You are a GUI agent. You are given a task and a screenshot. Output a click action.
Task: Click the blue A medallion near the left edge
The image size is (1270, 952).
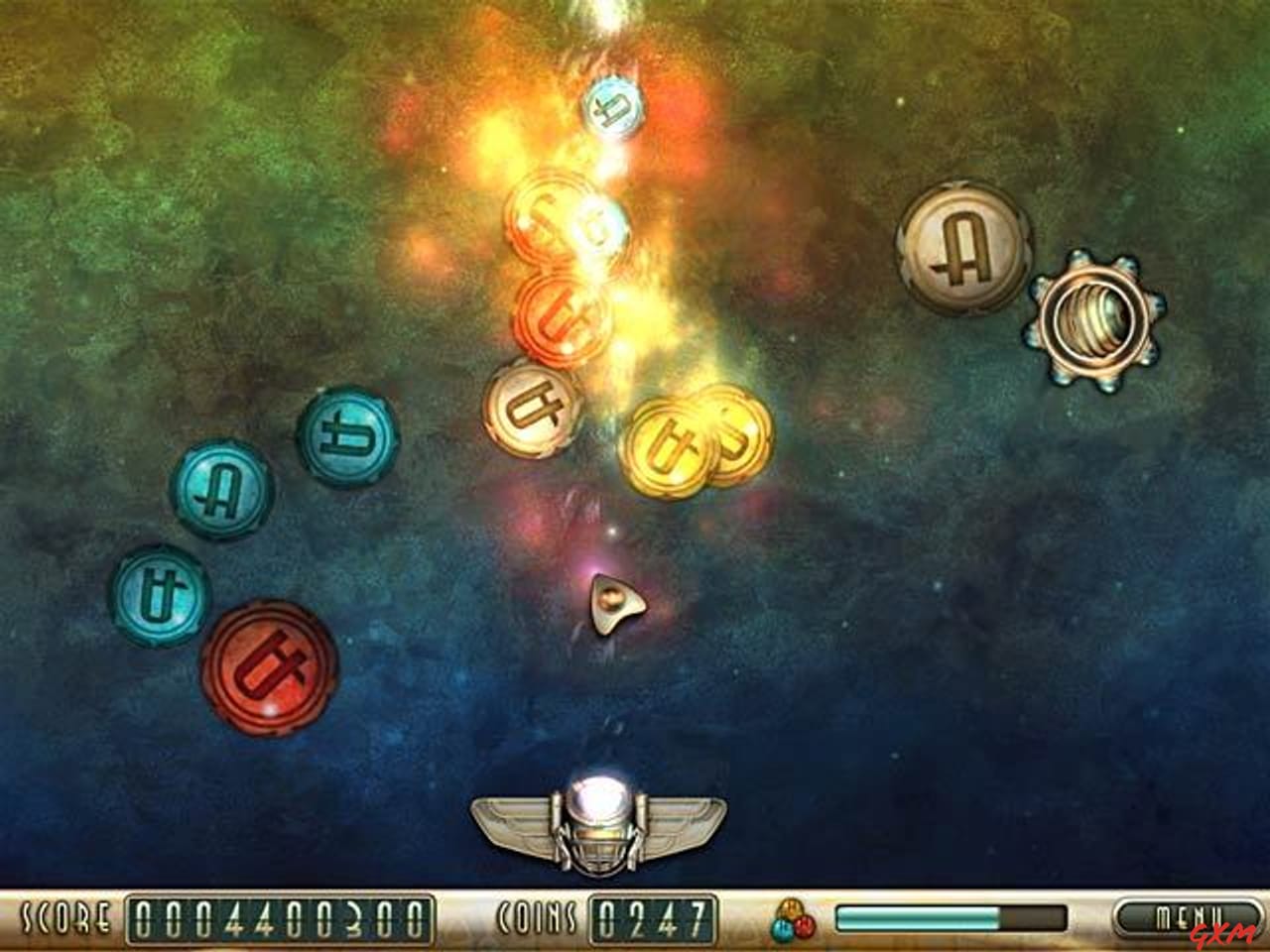pos(220,489)
